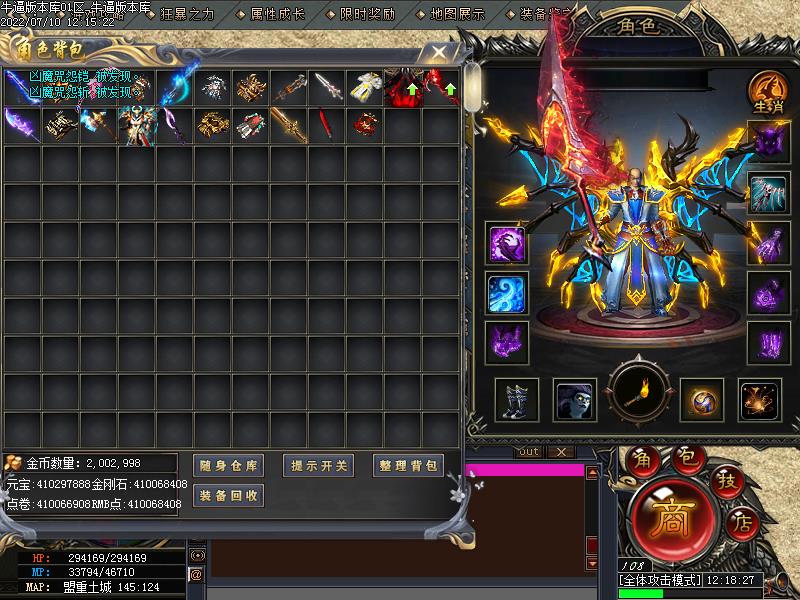Open the 随身仓库 portable warehouse
The height and width of the screenshot is (600, 800).
[228, 466]
